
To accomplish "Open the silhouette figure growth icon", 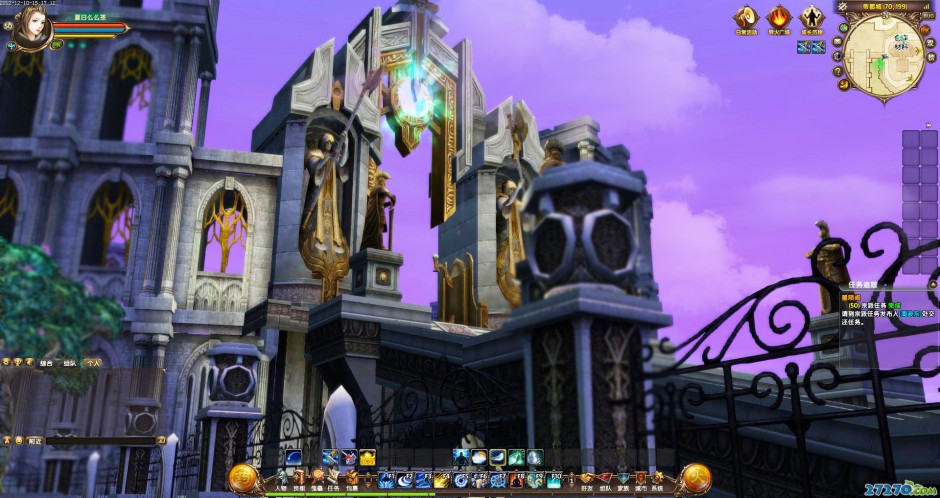I will (811, 18).
